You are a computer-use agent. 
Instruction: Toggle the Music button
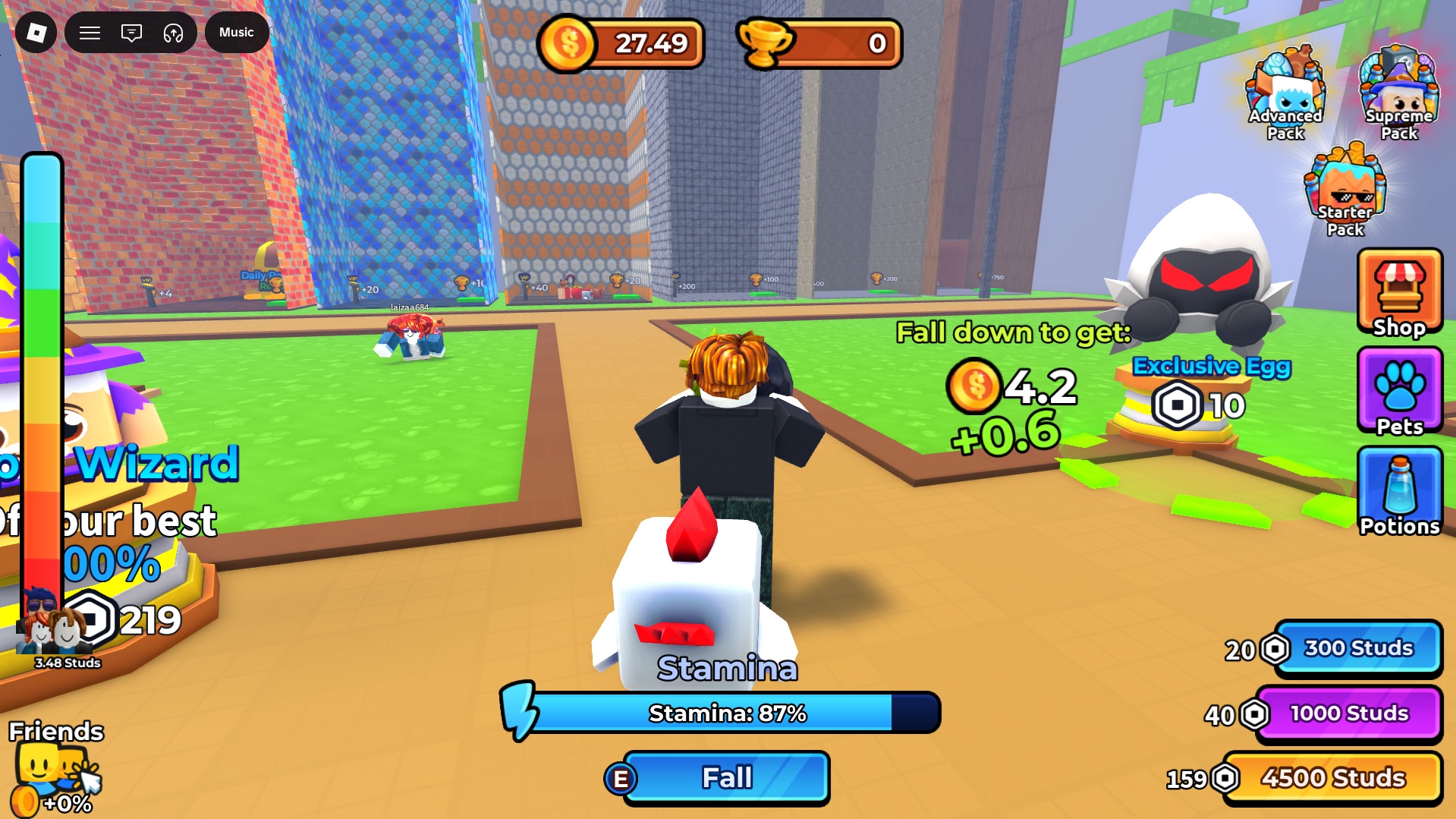coord(237,33)
